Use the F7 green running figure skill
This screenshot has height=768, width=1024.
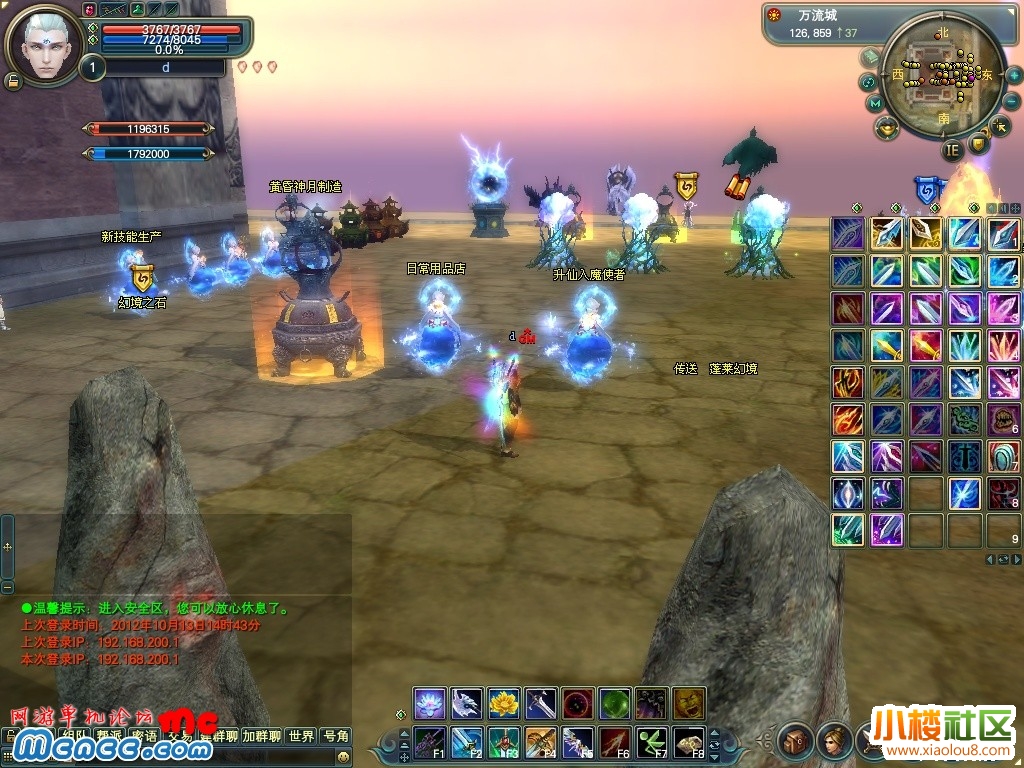652,743
